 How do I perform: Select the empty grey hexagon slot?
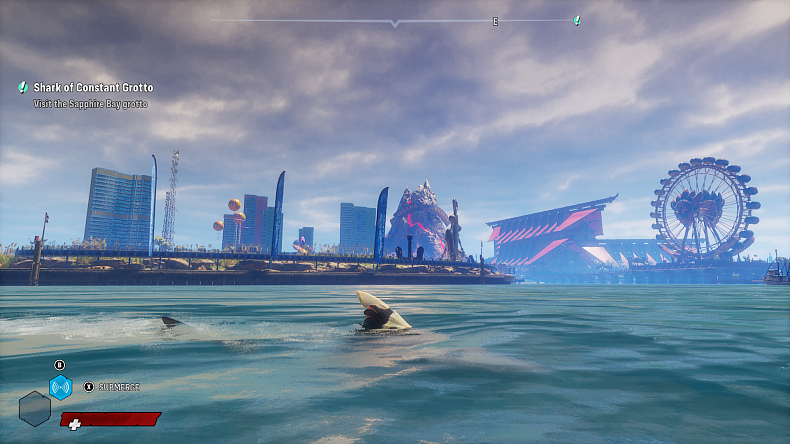[x=34, y=408]
